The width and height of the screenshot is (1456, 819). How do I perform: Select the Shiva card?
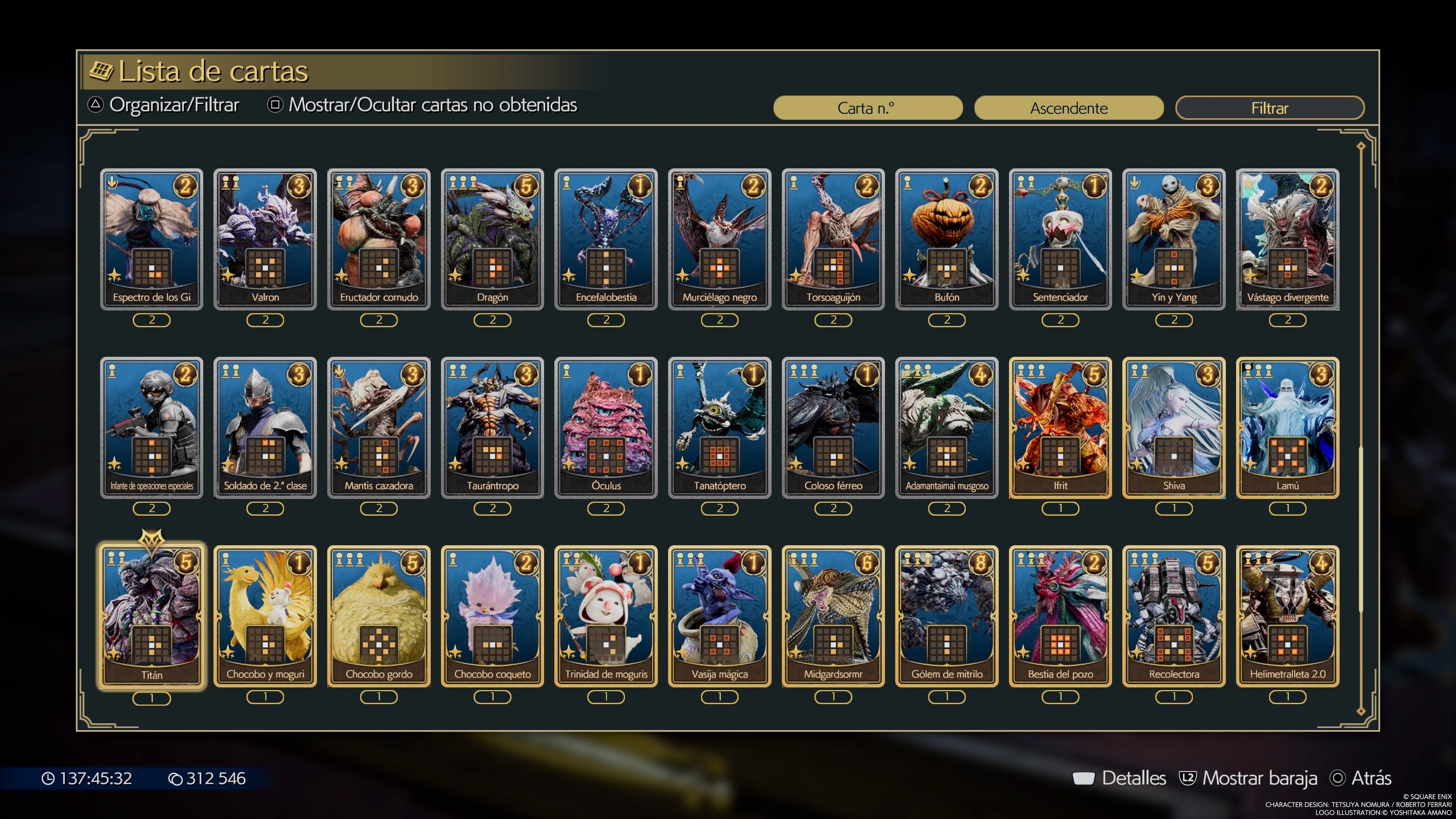(x=1174, y=427)
